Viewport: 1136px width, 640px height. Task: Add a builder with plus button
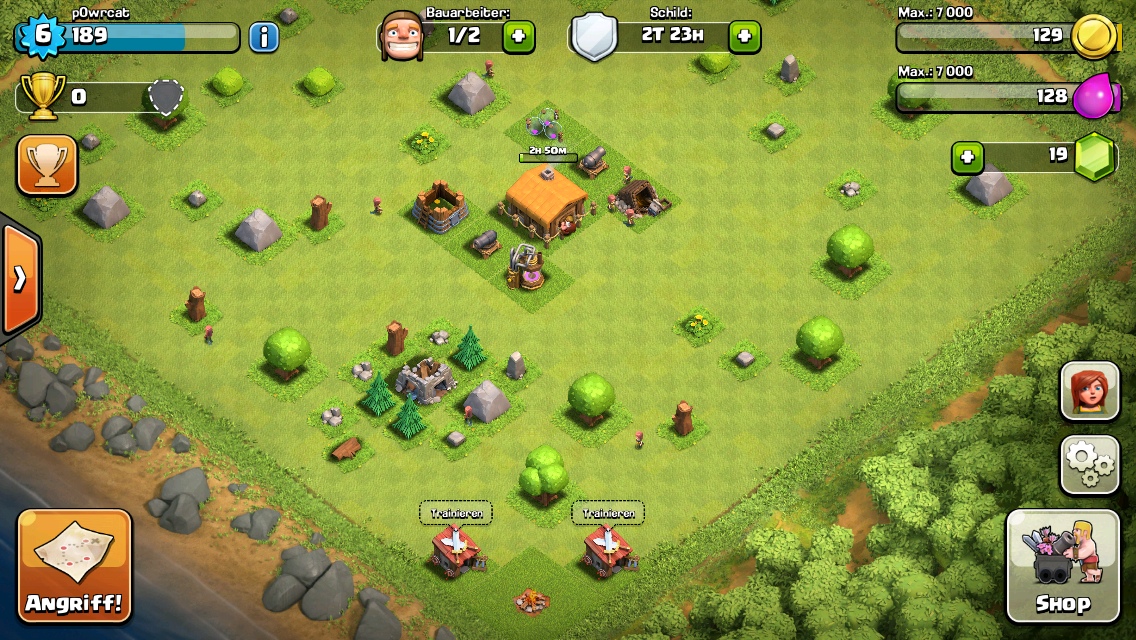(518, 37)
